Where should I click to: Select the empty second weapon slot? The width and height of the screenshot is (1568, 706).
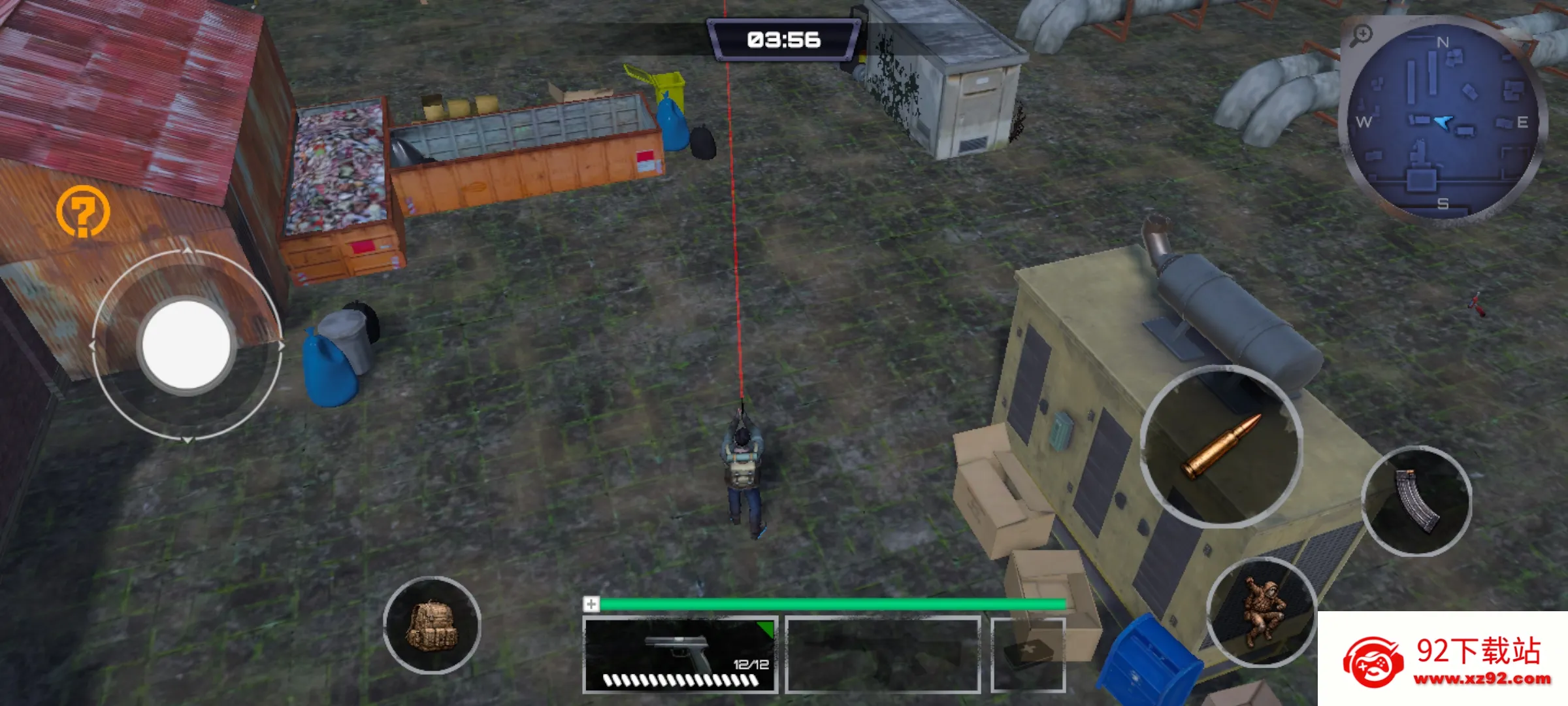tap(883, 655)
